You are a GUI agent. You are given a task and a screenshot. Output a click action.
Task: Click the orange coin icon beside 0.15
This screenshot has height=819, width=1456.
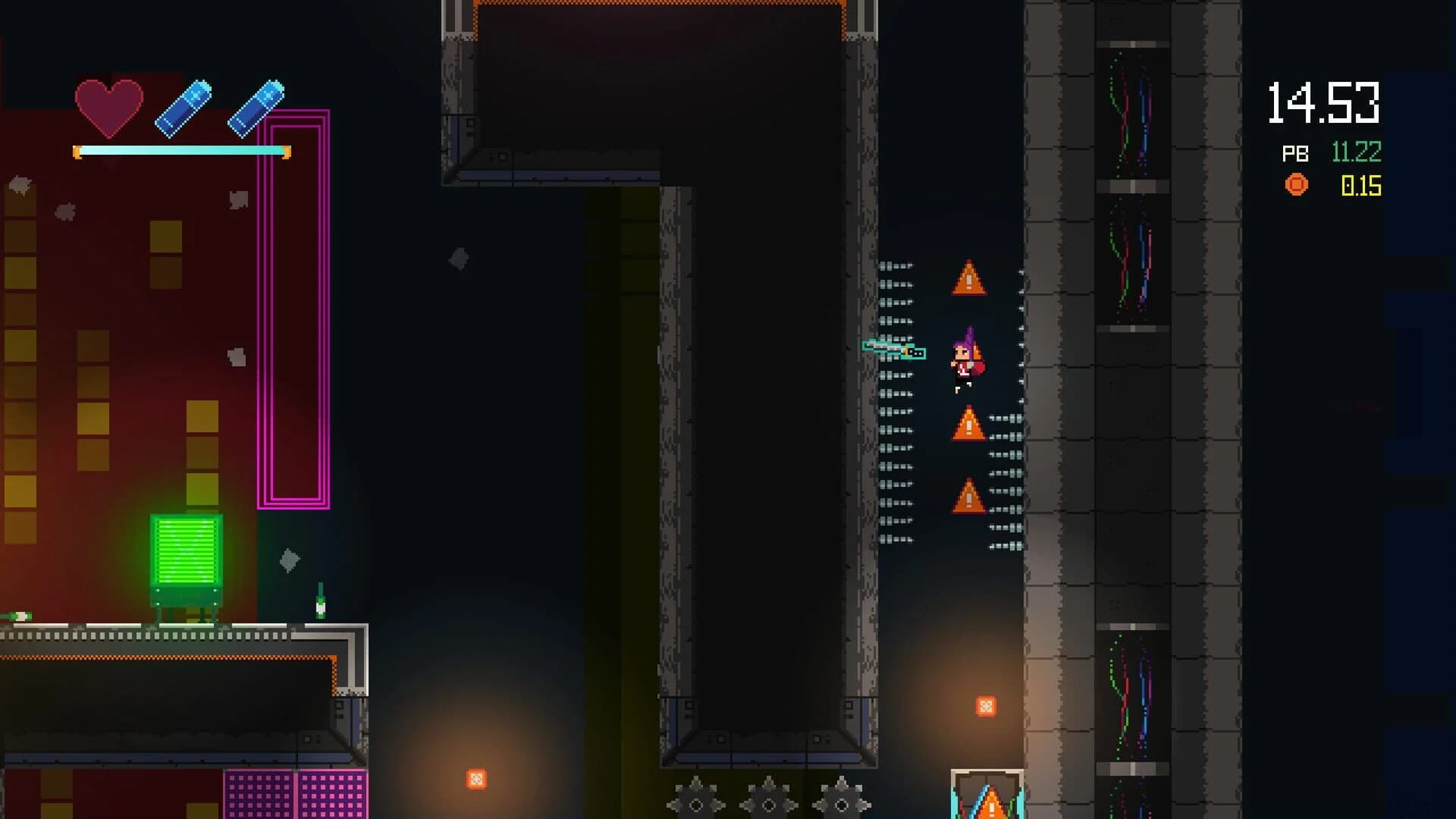[1294, 184]
